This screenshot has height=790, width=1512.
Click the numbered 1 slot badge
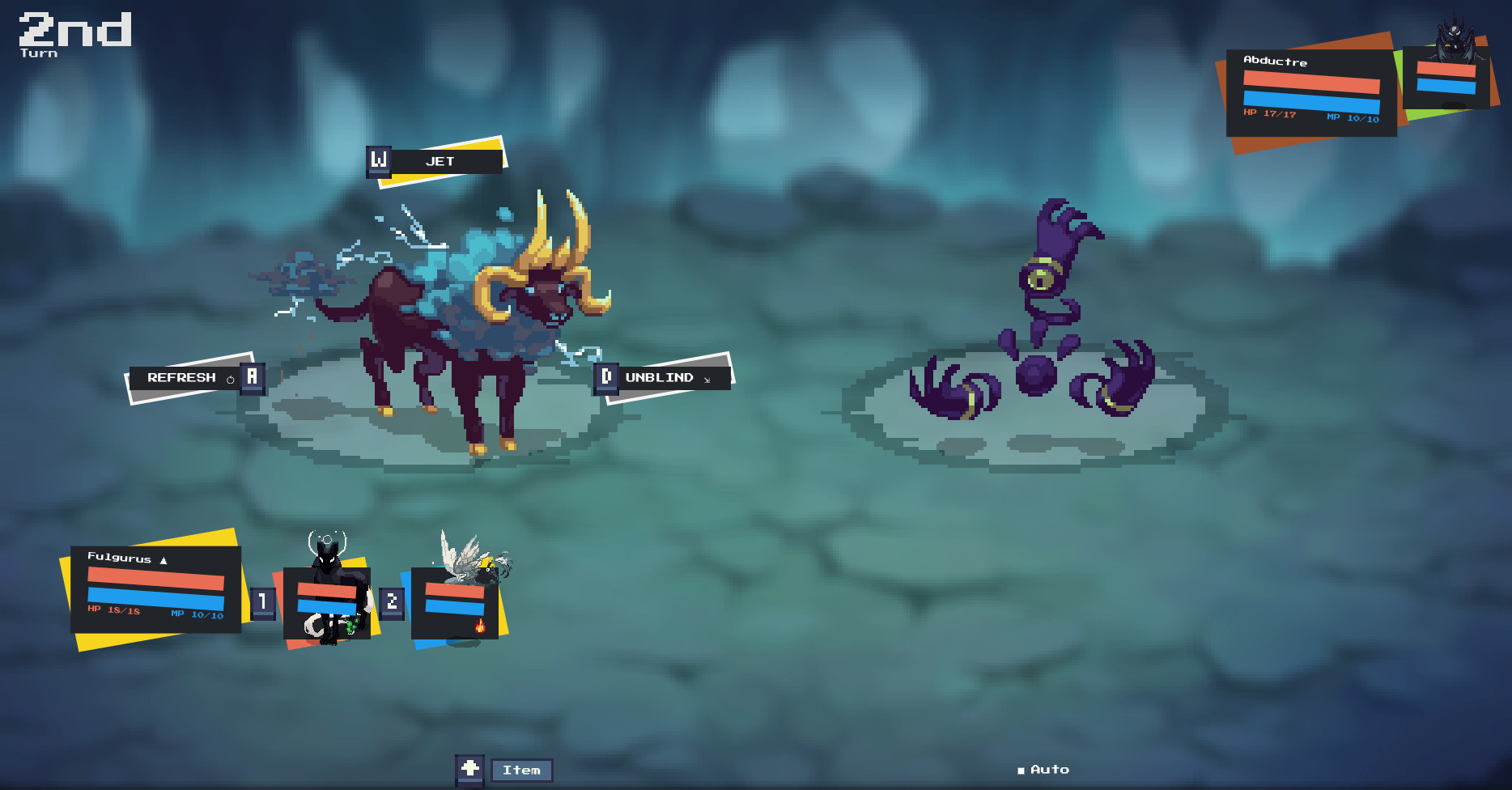pos(261,602)
